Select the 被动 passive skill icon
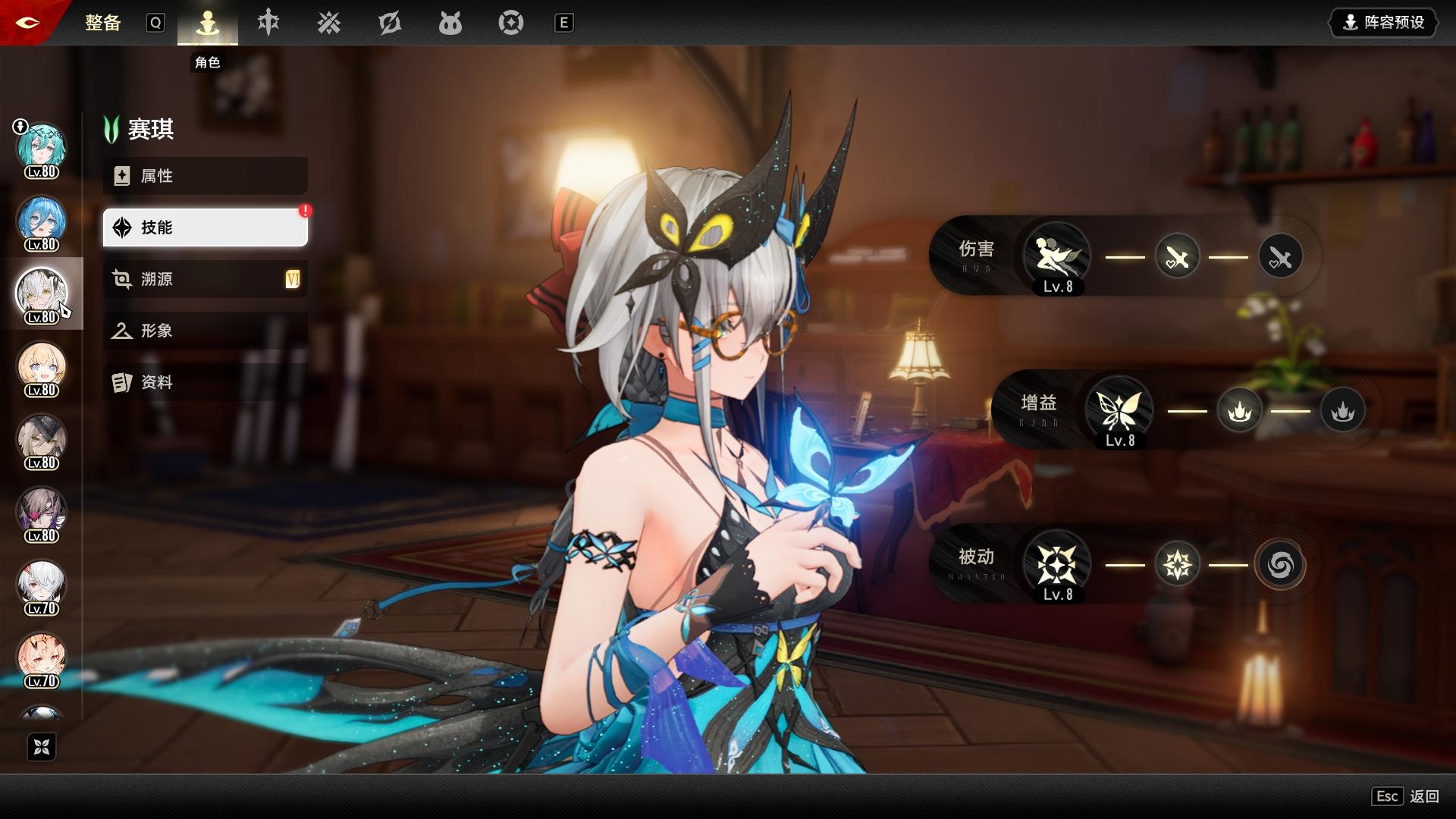Viewport: 1456px width, 819px height. [x=1056, y=563]
